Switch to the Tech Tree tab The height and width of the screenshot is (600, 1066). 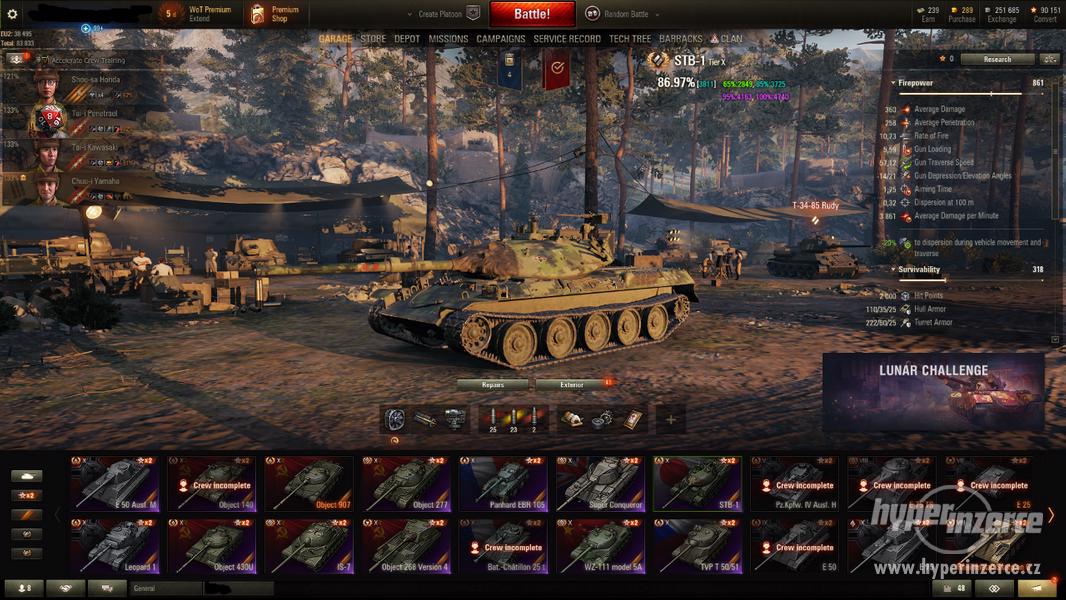point(630,39)
